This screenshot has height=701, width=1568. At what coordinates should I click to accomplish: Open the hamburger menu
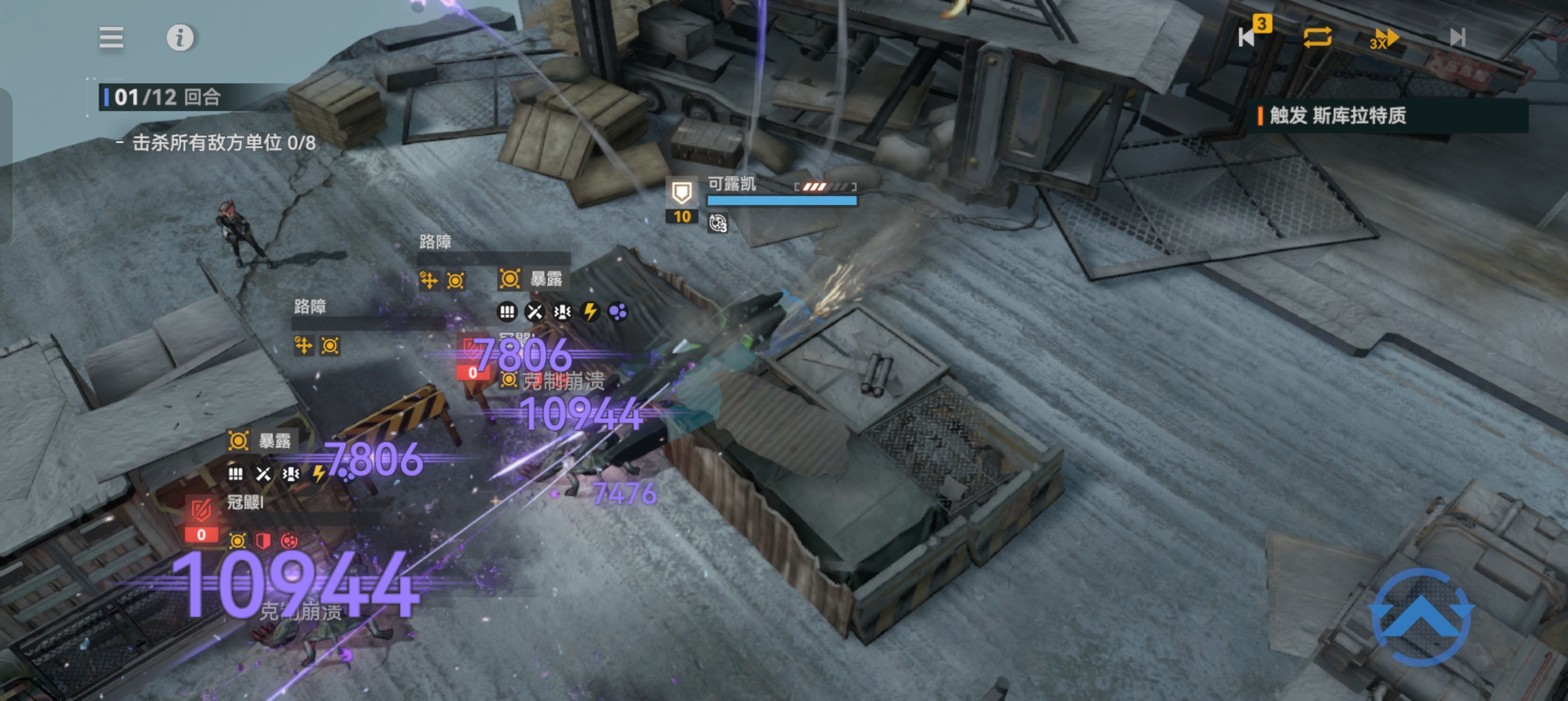coord(111,38)
